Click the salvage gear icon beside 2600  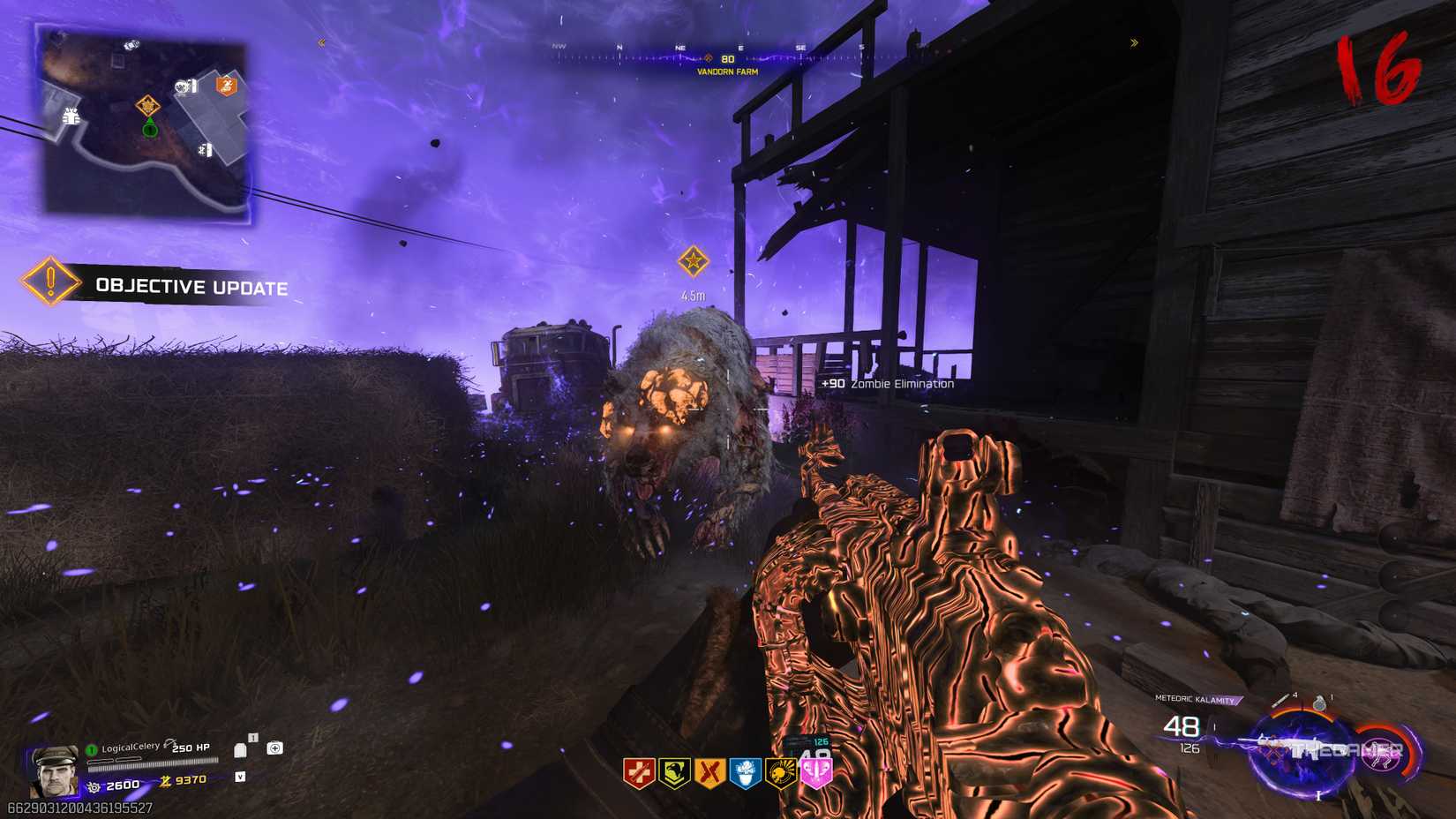pyautogui.click(x=94, y=787)
